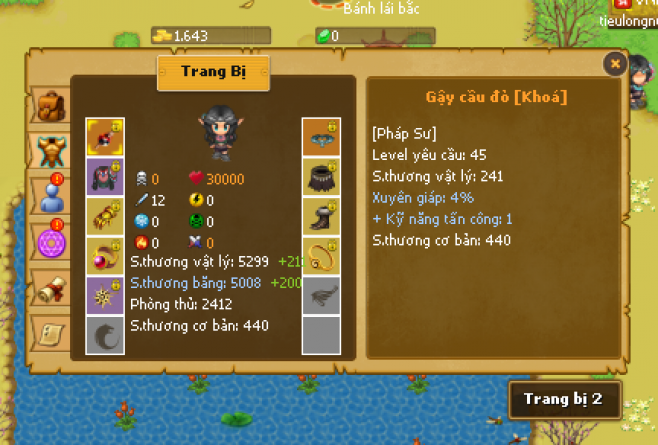This screenshot has width=658, height=445.
Task: Select the red gem ring slot
Action: 104,255
